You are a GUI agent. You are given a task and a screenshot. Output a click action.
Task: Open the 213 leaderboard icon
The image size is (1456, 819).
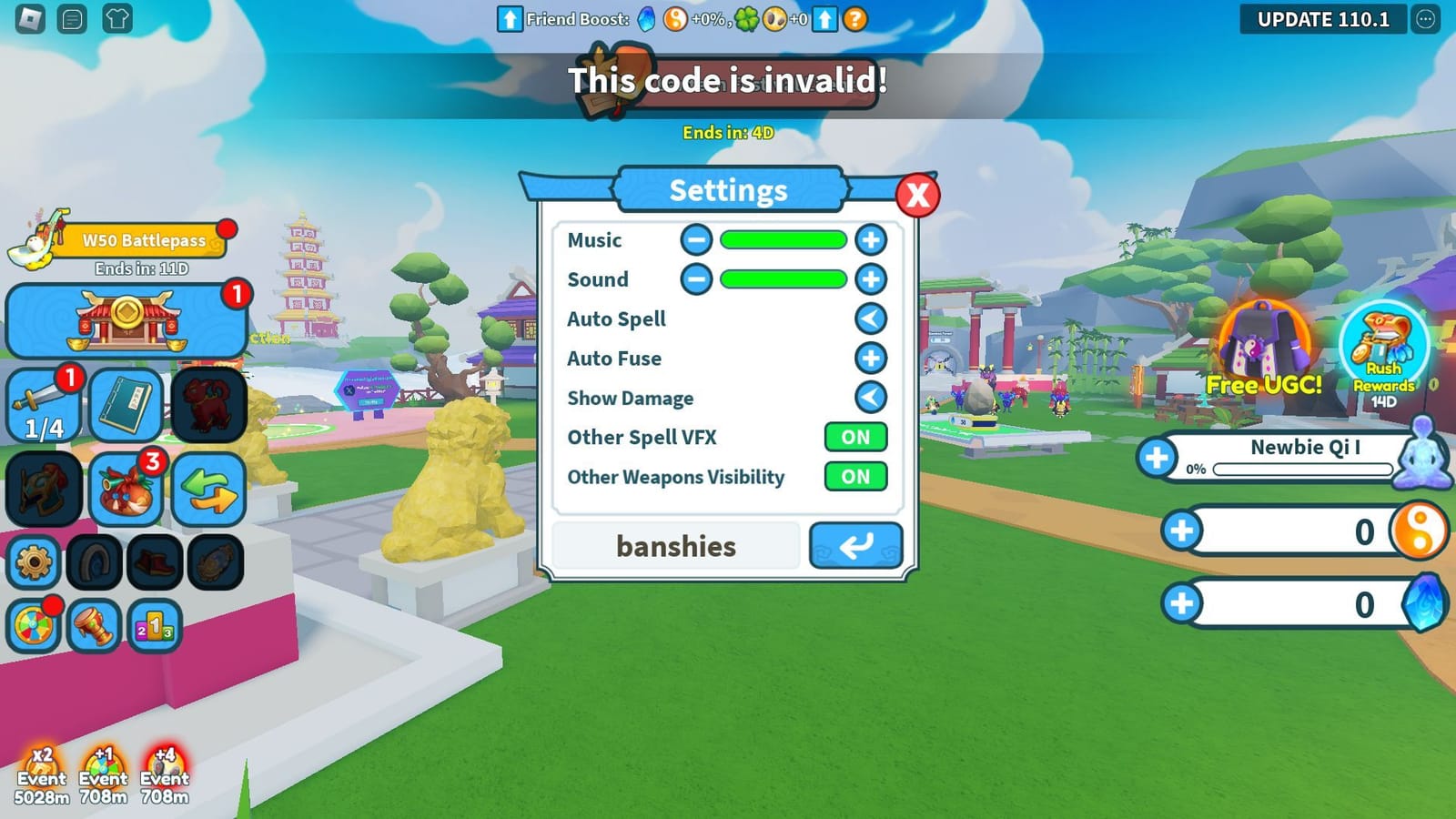click(157, 626)
